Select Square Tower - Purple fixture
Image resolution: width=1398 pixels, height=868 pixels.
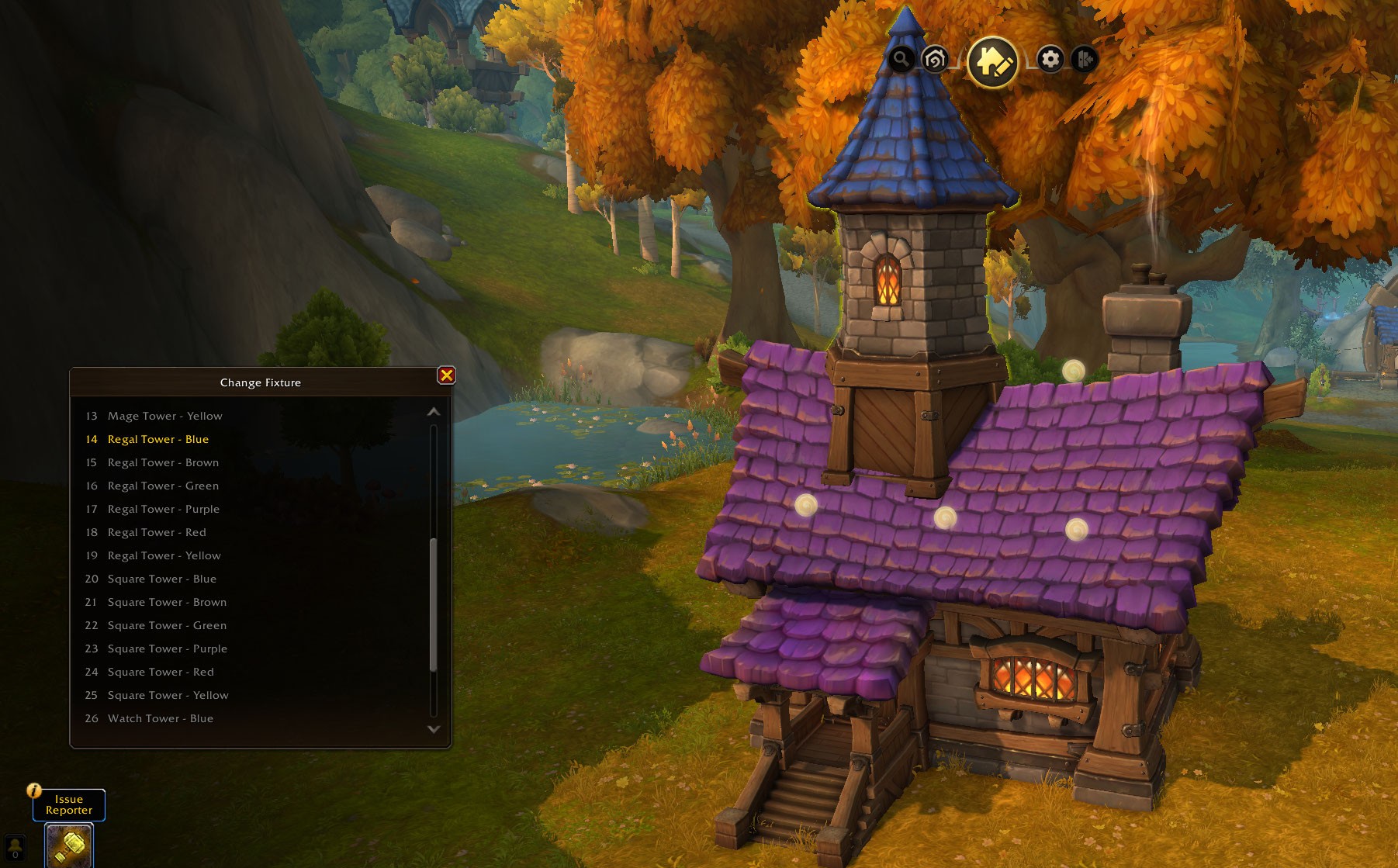167,648
